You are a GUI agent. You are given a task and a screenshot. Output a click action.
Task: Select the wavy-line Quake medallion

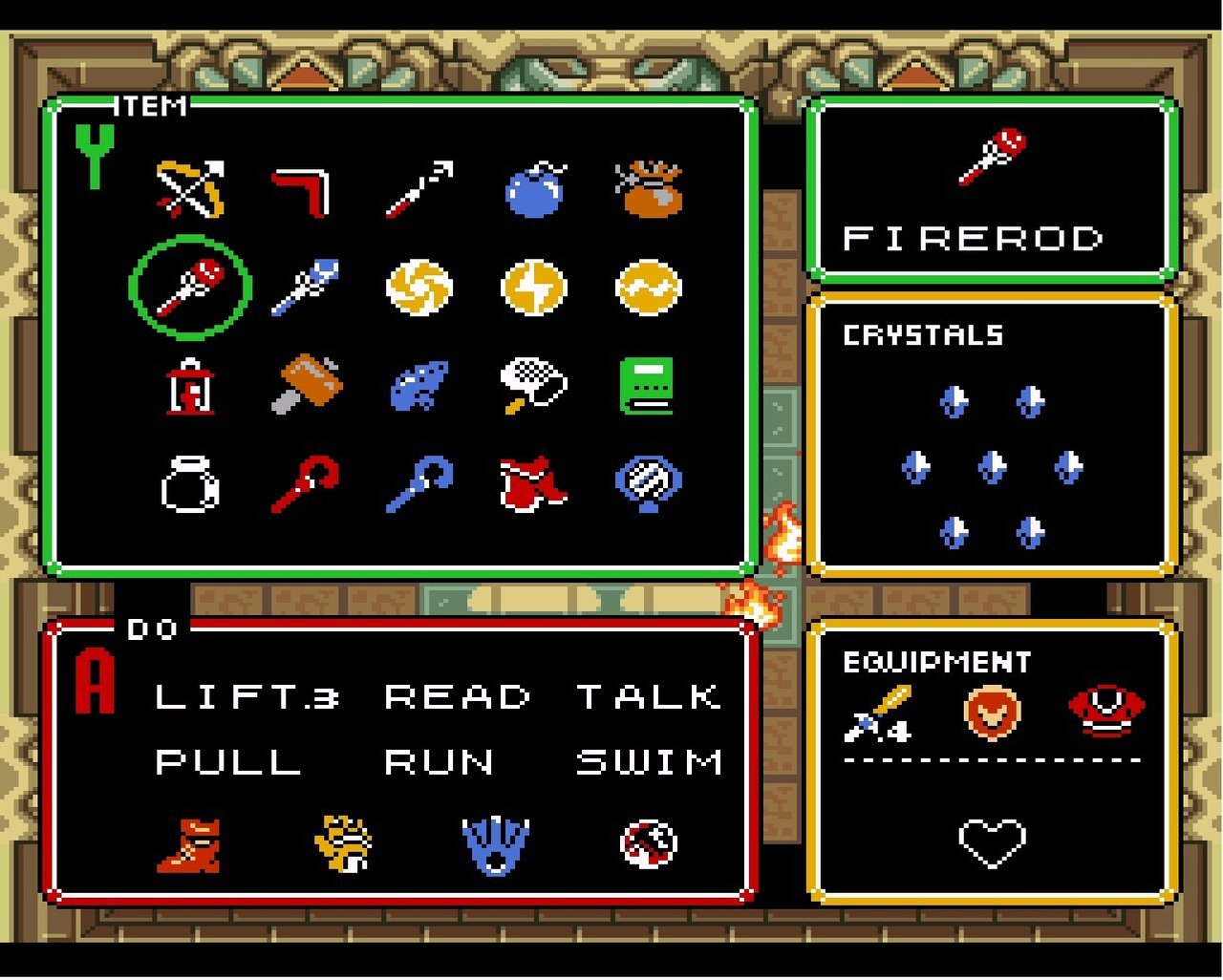pos(649,288)
